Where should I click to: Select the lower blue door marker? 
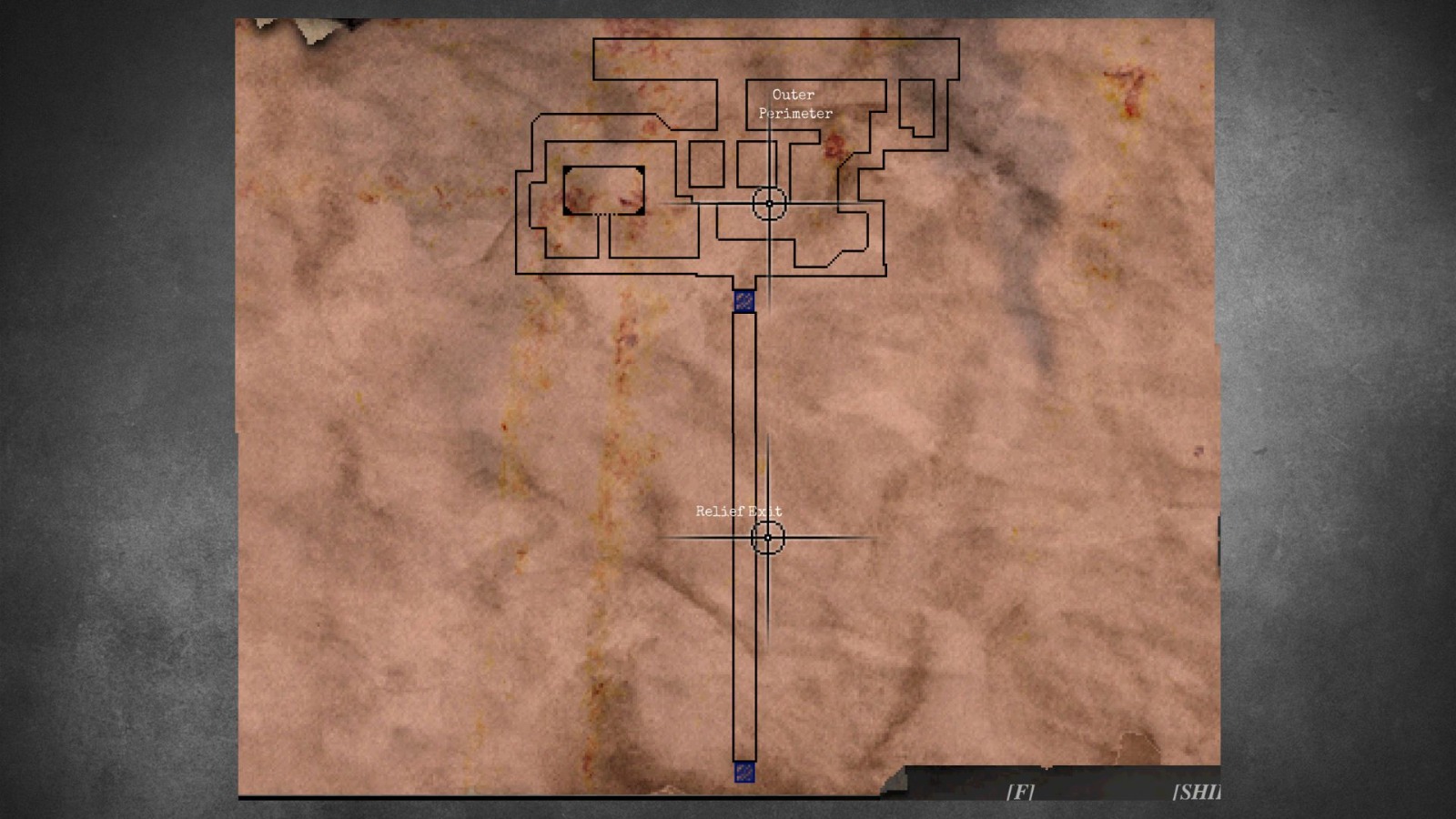point(743,773)
